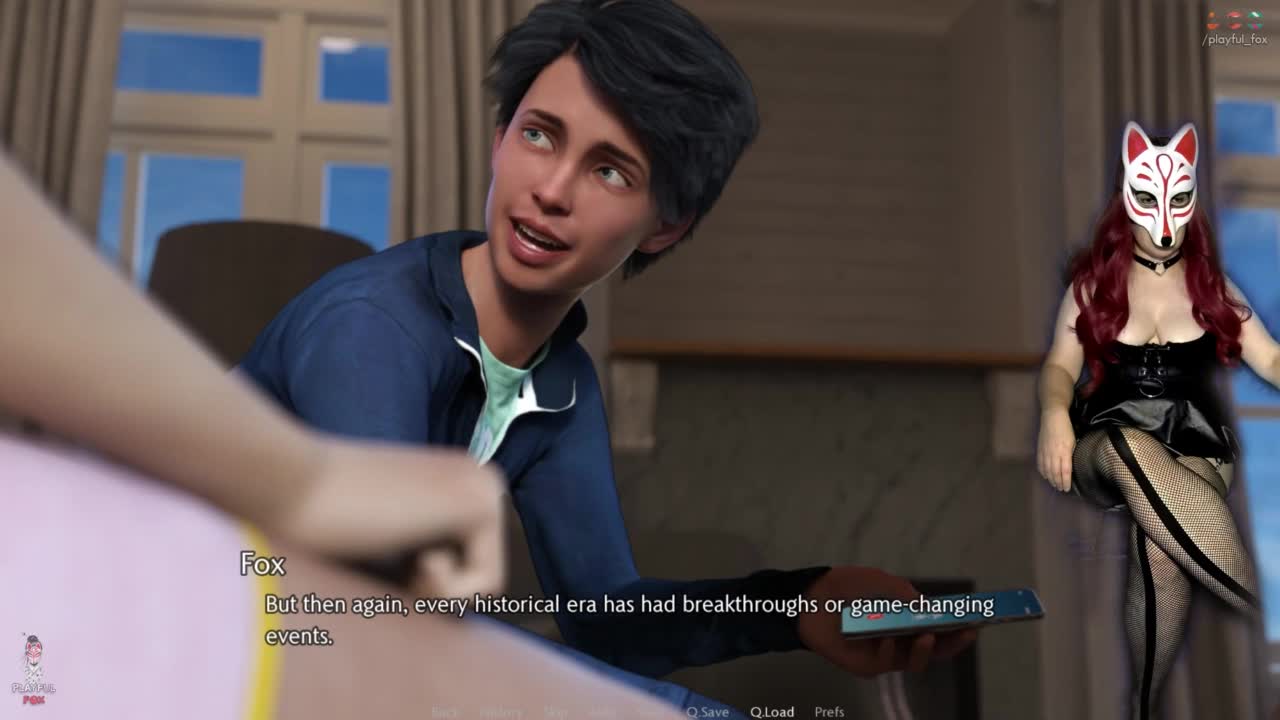This screenshot has width=1280, height=720.
Task: Open the dialogue History log
Action: click(500, 712)
